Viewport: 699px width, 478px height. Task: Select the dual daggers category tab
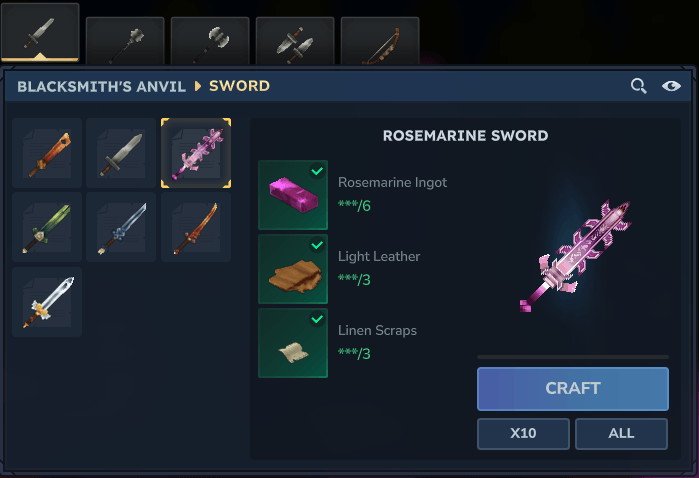coord(295,40)
